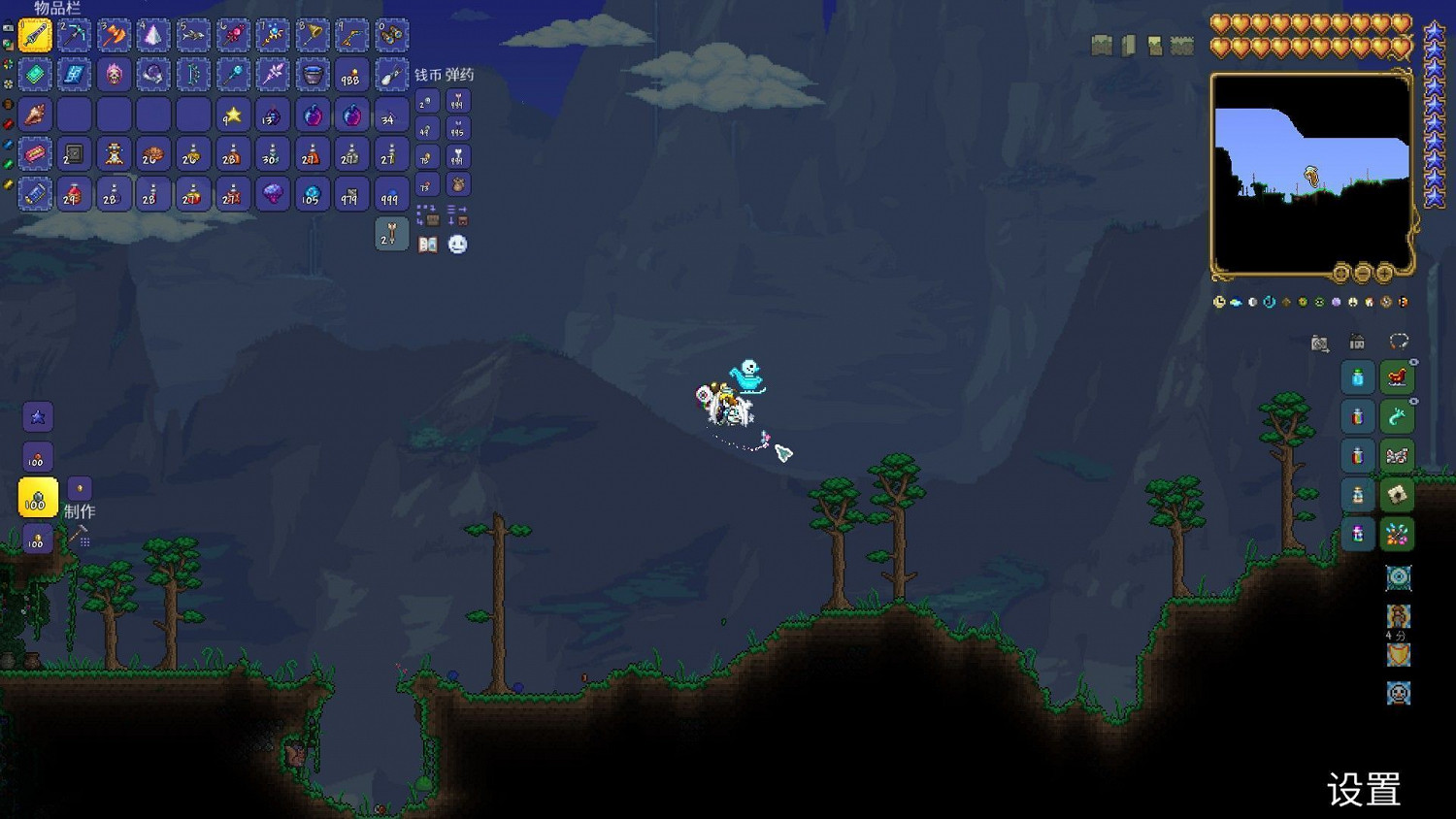Select the sword in the first hotbar slot
Image resolution: width=1456 pixels, height=819 pixels.
point(36,35)
